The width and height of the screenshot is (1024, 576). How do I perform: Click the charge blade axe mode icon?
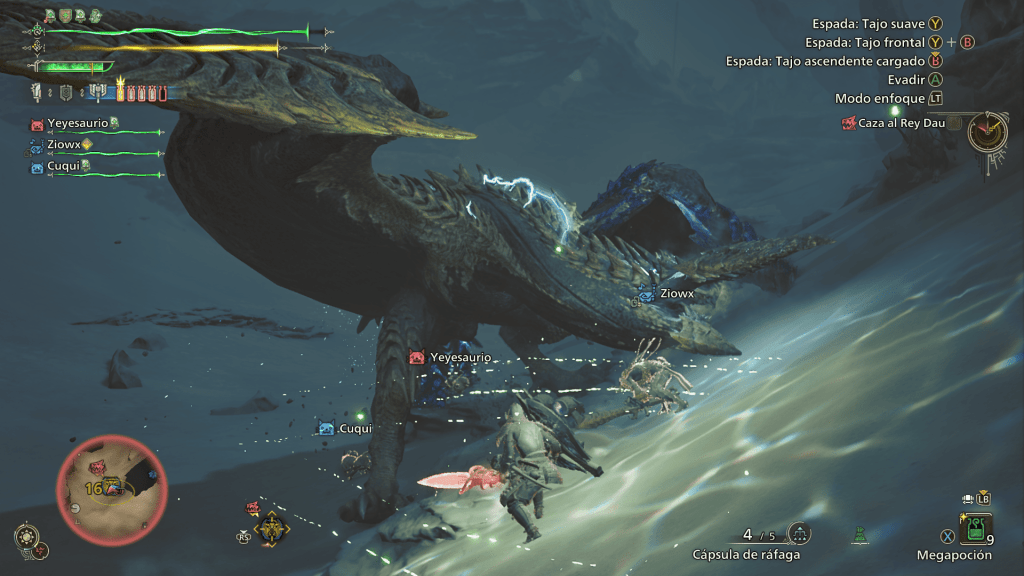98,93
